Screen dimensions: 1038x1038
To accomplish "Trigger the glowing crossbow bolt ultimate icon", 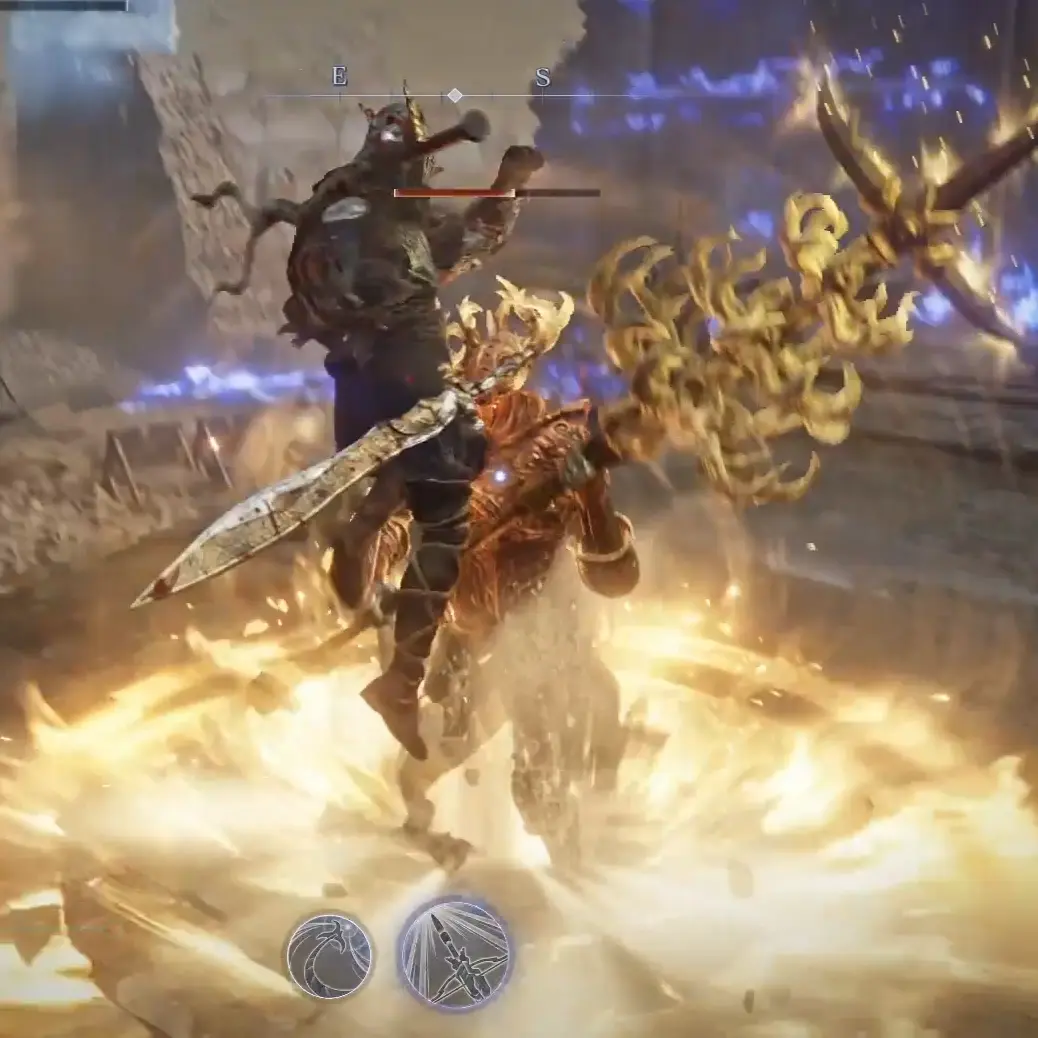I will (455, 954).
